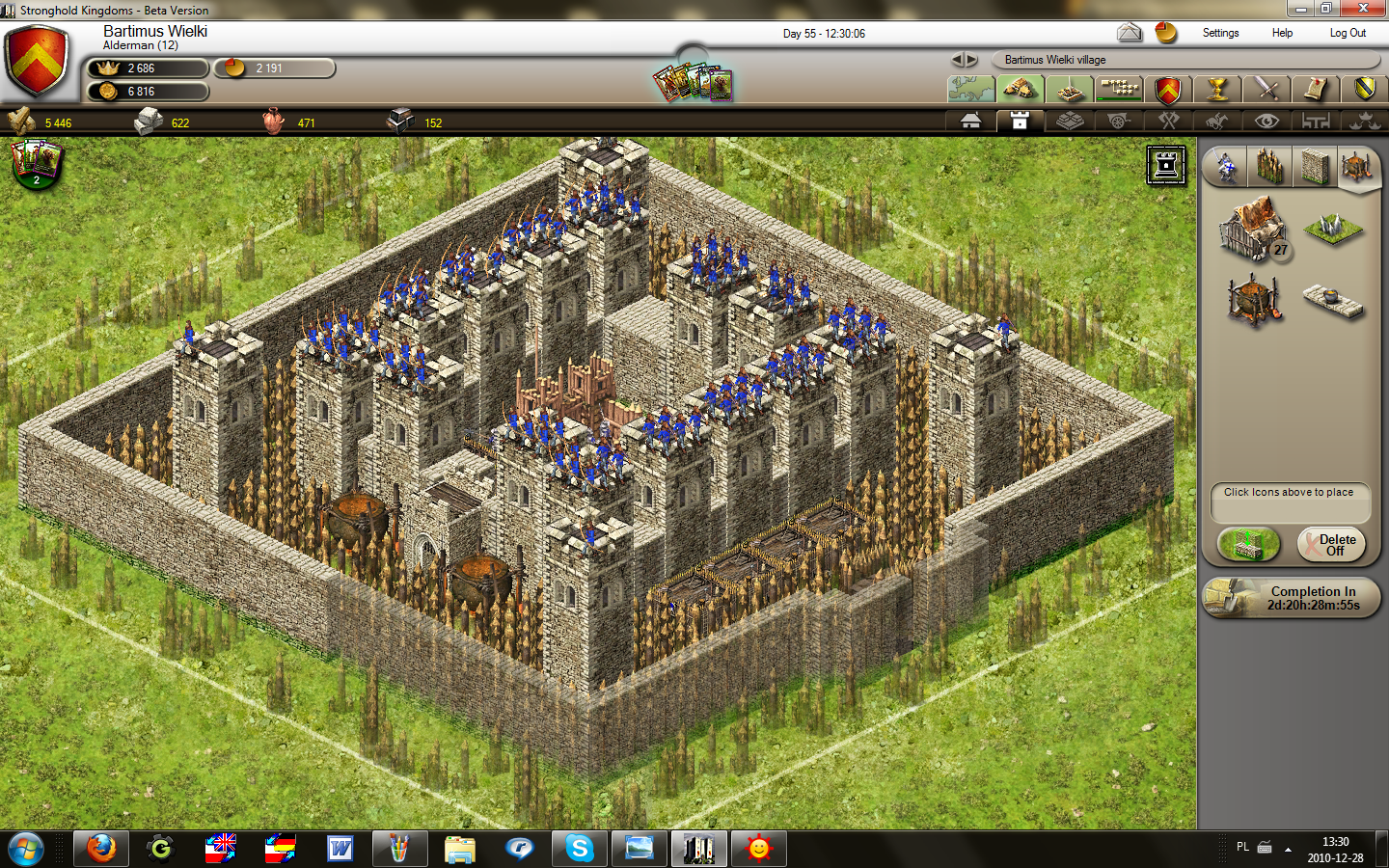Viewport: 1389px width, 868px height.
Task: Switch to the village house view tab
Action: coord(971,121)
